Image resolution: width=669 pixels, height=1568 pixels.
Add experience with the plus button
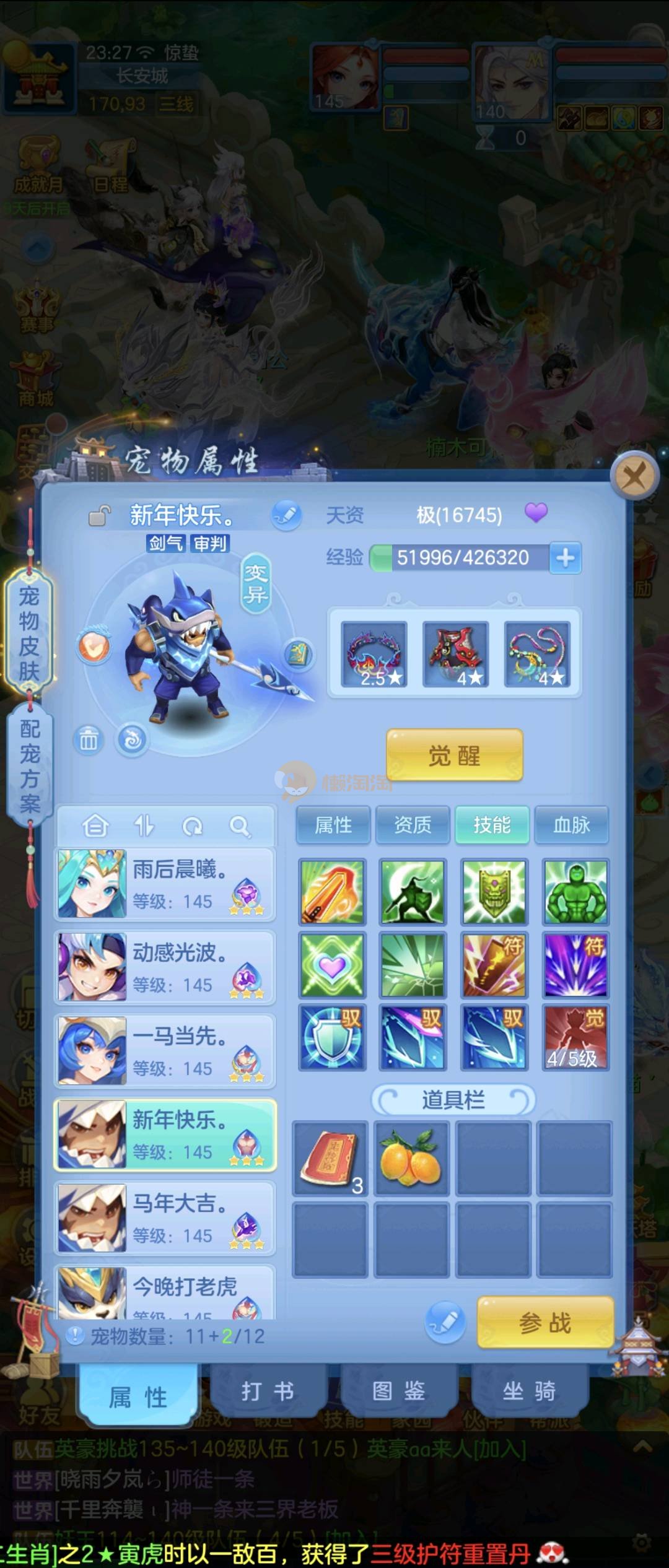click(x=565, y=558)
